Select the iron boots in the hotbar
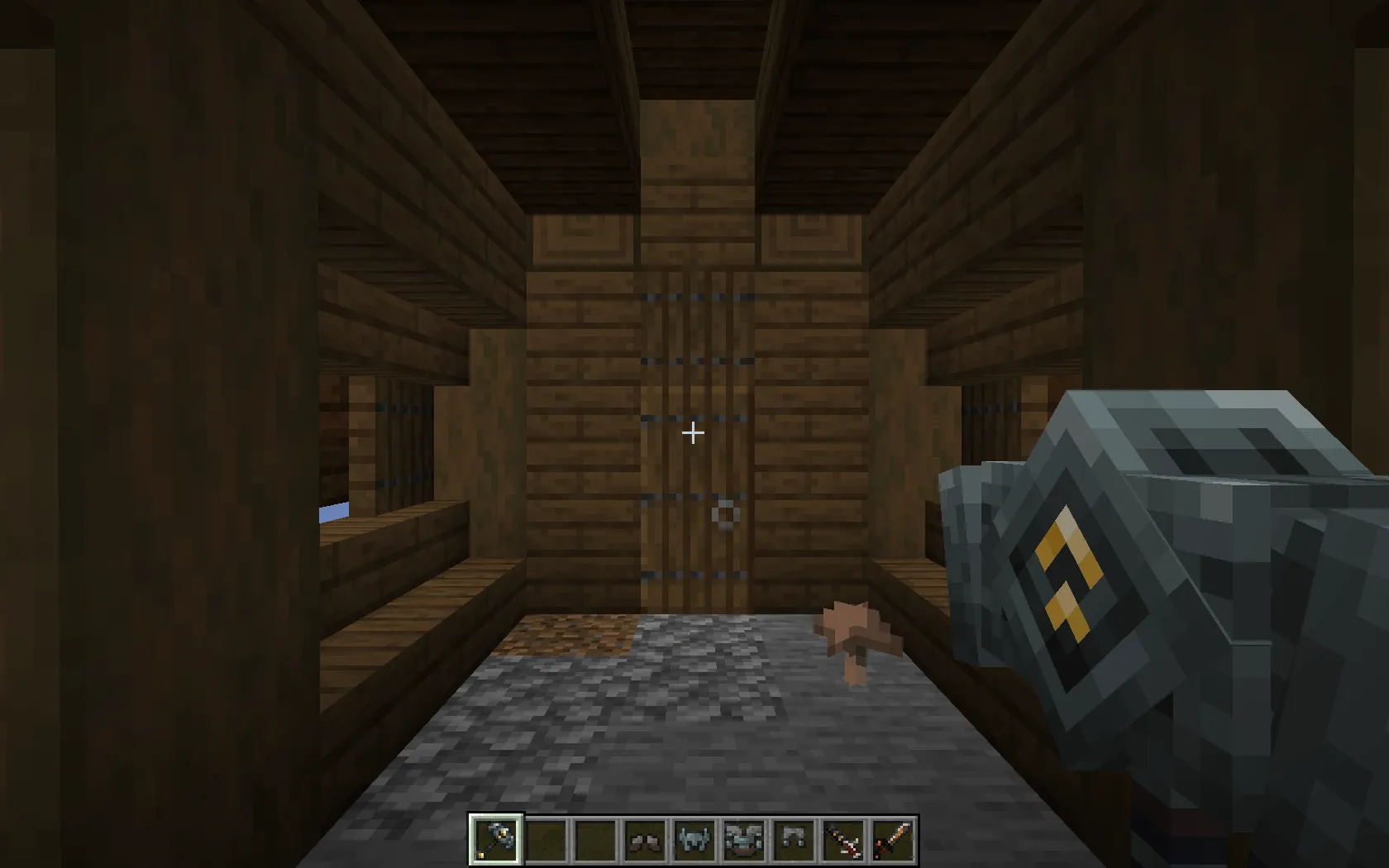Screen dimensions: 1389x868 pyautogui.click(x=646, y=841)
